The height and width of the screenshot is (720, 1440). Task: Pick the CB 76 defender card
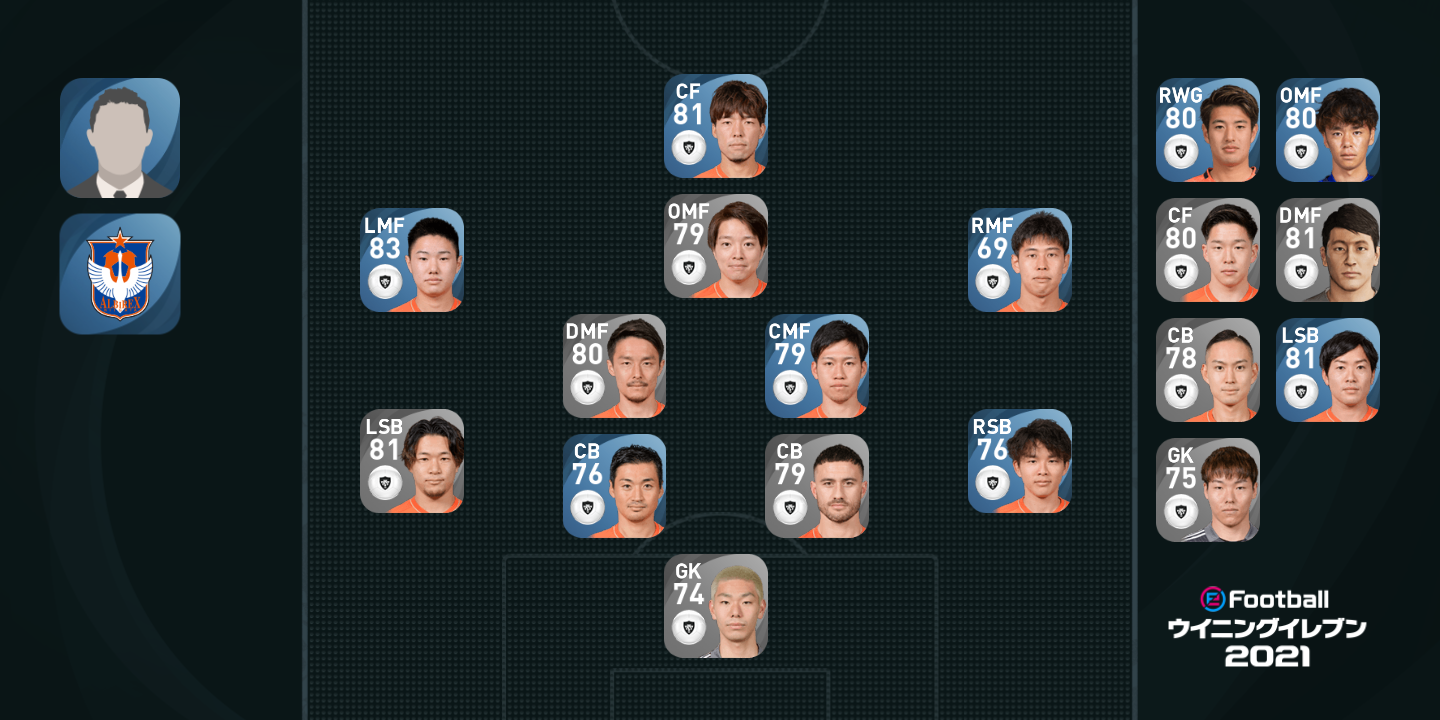tap(615, 486)
